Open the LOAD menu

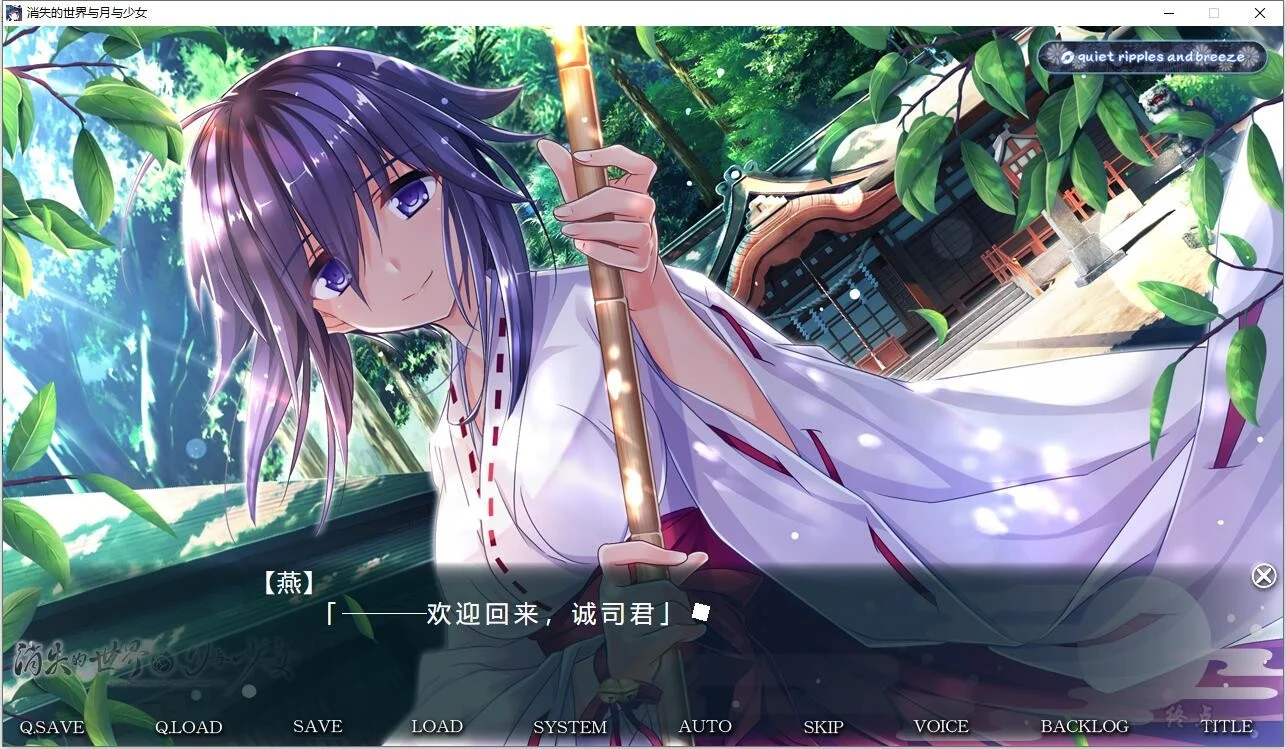pyautogui.click(x=437, y=726)
